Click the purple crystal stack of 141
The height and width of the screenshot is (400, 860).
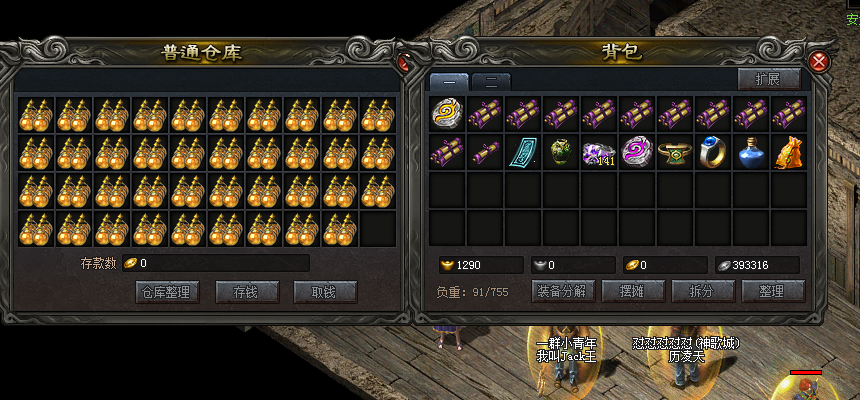point(599,152)
